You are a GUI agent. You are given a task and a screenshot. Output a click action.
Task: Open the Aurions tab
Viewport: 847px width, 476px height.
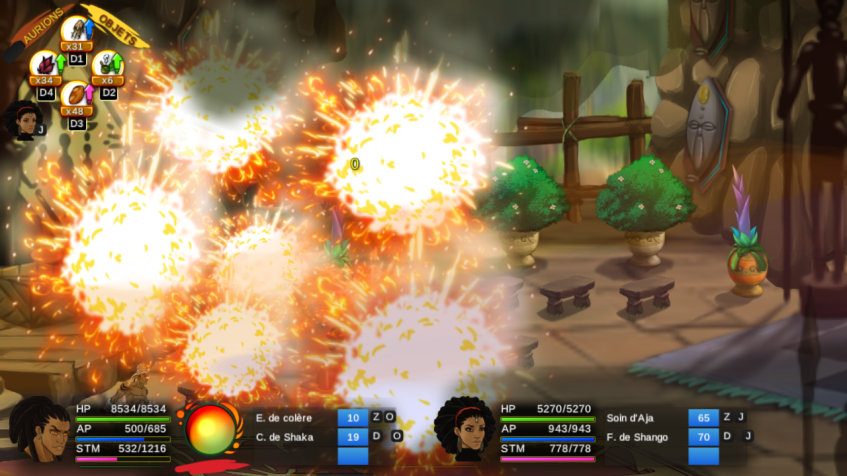pyautogui.click(x=37, y=22)
